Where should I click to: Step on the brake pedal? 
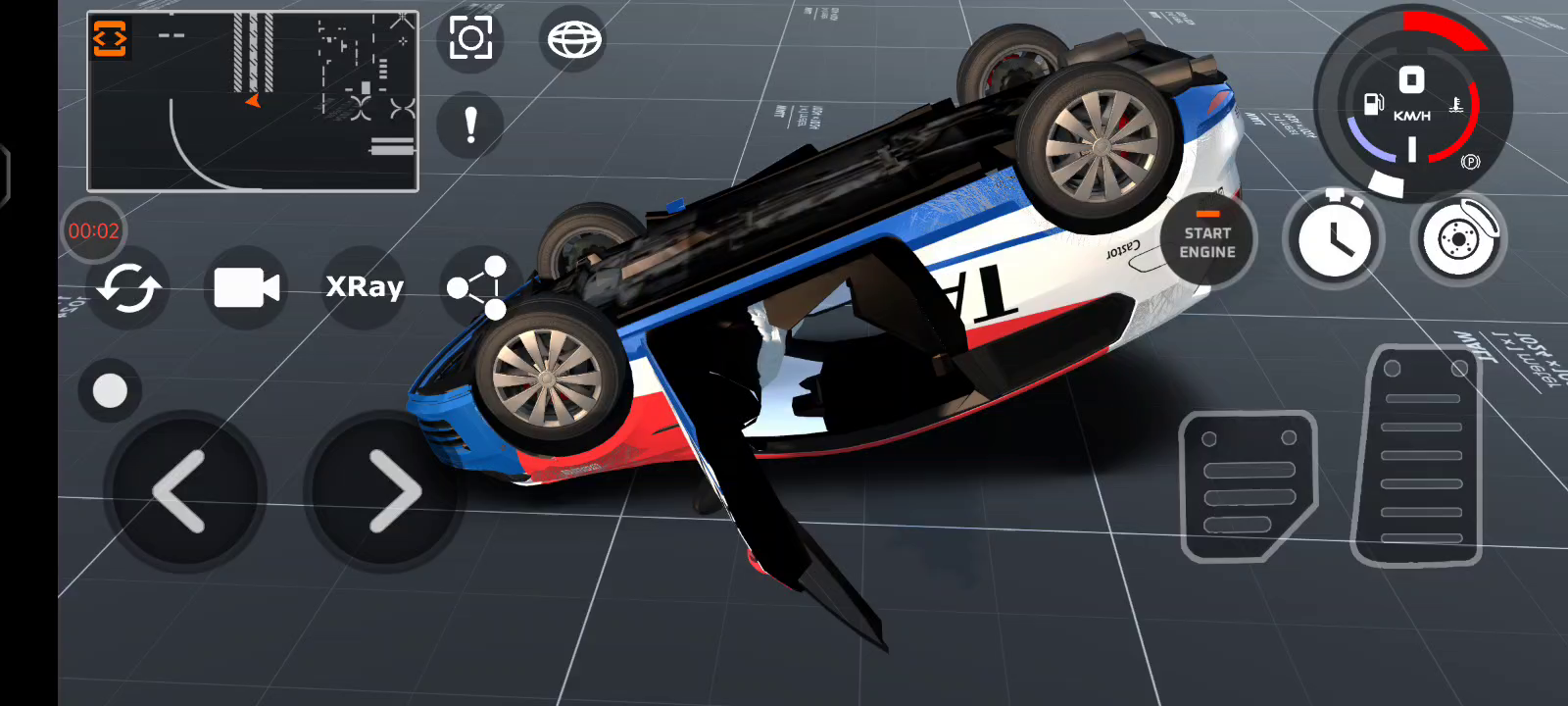(x=1249, y=485)
